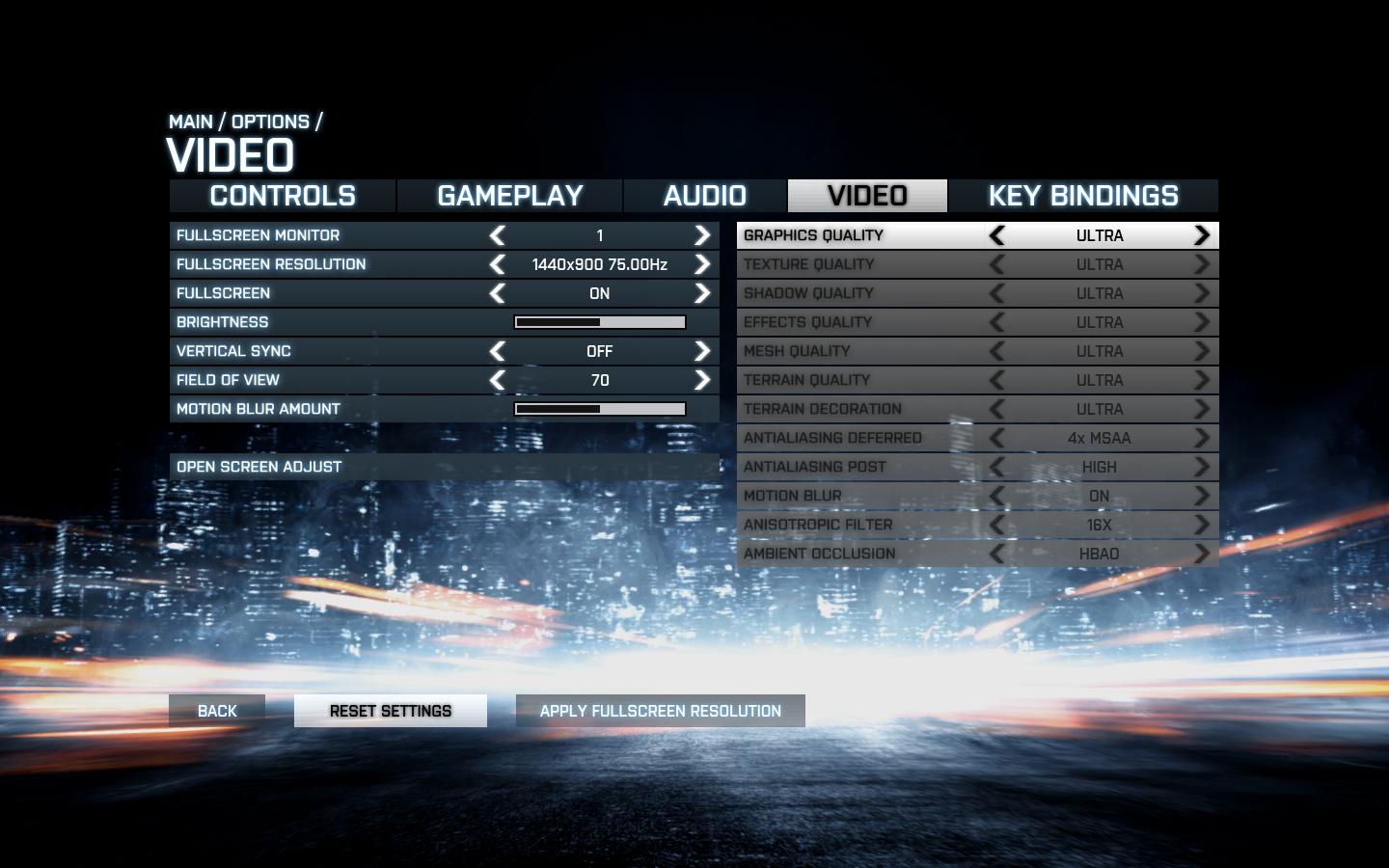Open Screen Adjust
Image resolution: width=1389 pixels, height=868 pixels.
coord(259,467)
